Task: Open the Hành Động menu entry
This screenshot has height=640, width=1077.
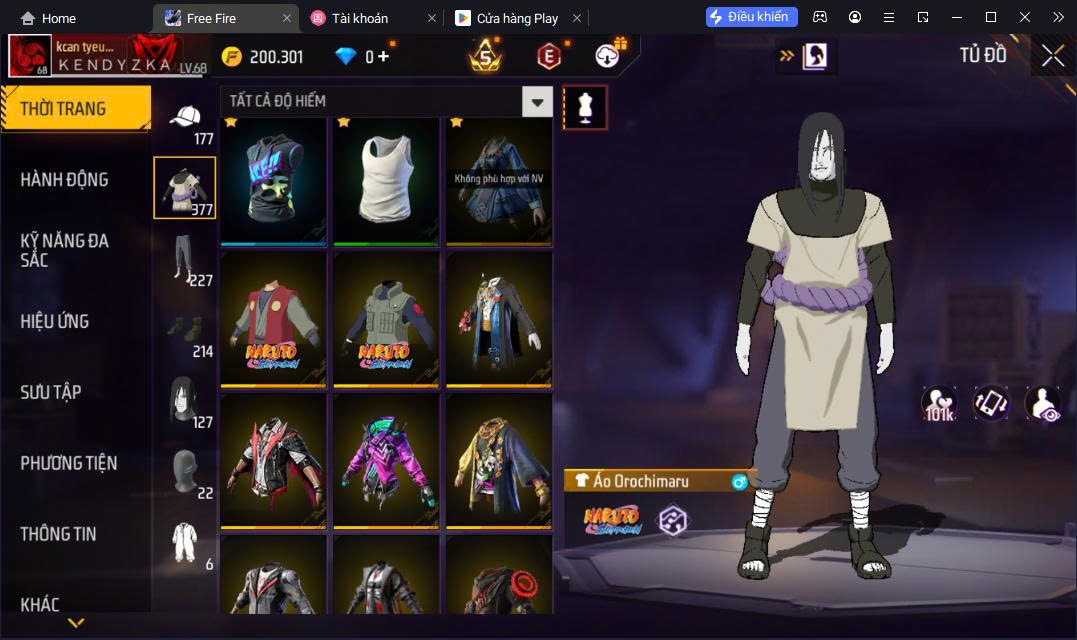Action: (x=64, y=180)
